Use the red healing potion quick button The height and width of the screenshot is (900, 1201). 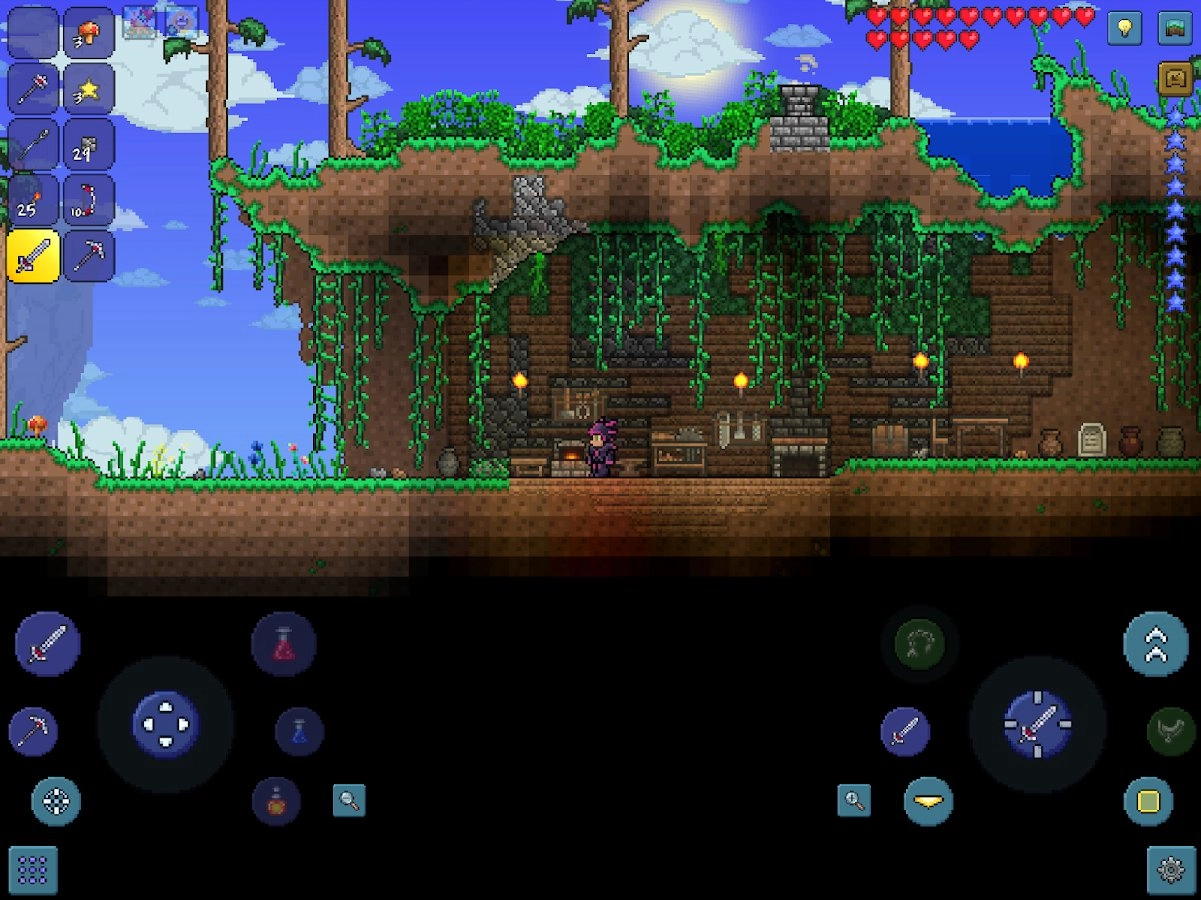(284, 645)
